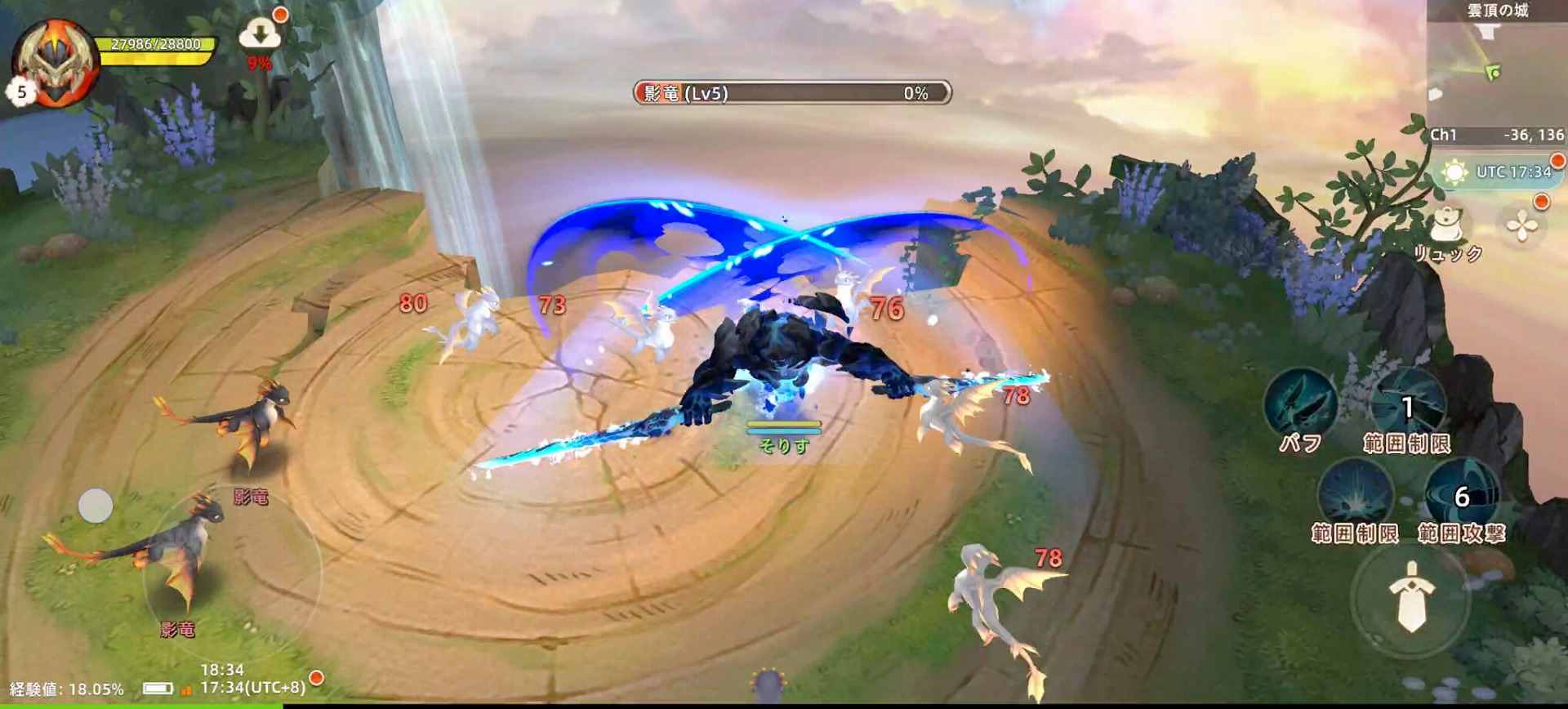Tap the red notification dot on the download icon
The width and height of the screenshot is (1568, 709).
tap(282, 14)
